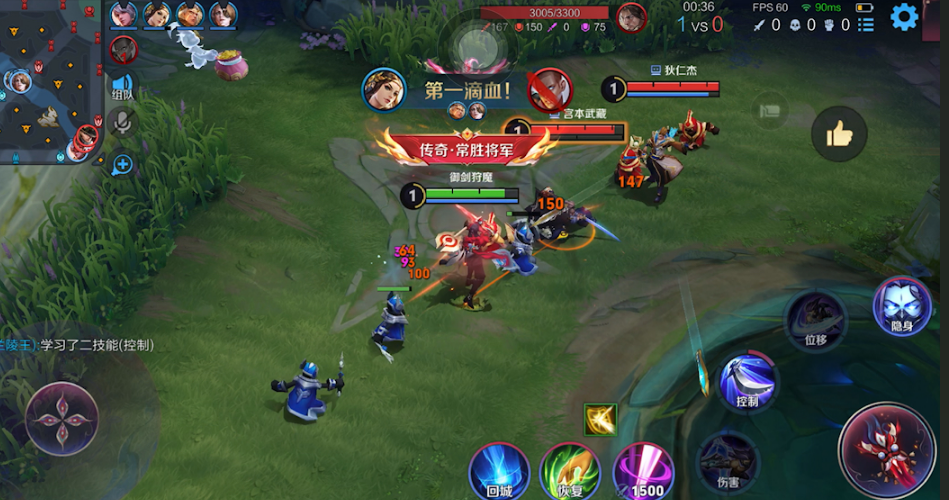The image size is (949, 500).
Task: Toggle the muted microphone icon
Action: [x=122, y=123]
